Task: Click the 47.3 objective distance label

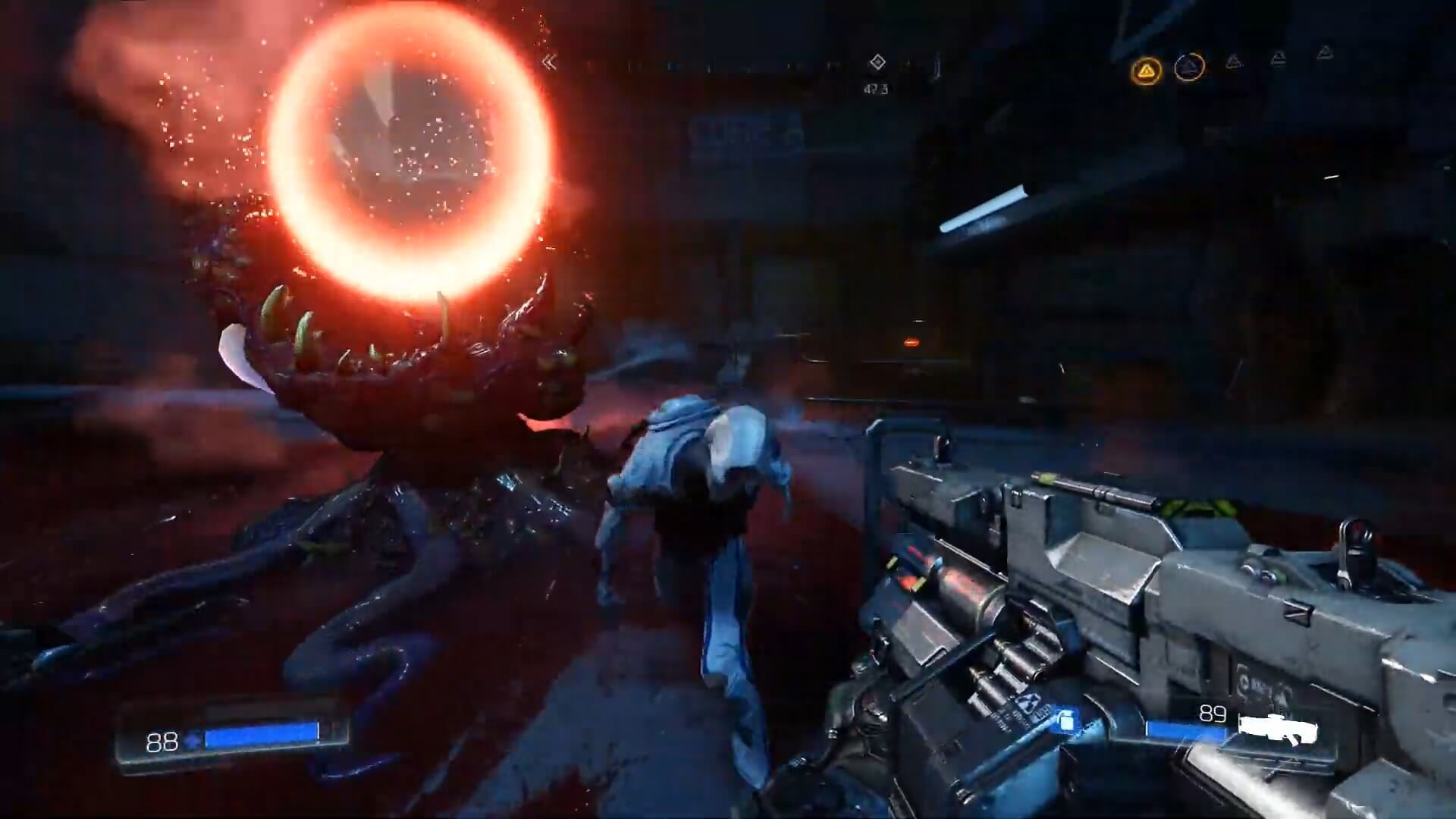Action: [x=876, y=87]
